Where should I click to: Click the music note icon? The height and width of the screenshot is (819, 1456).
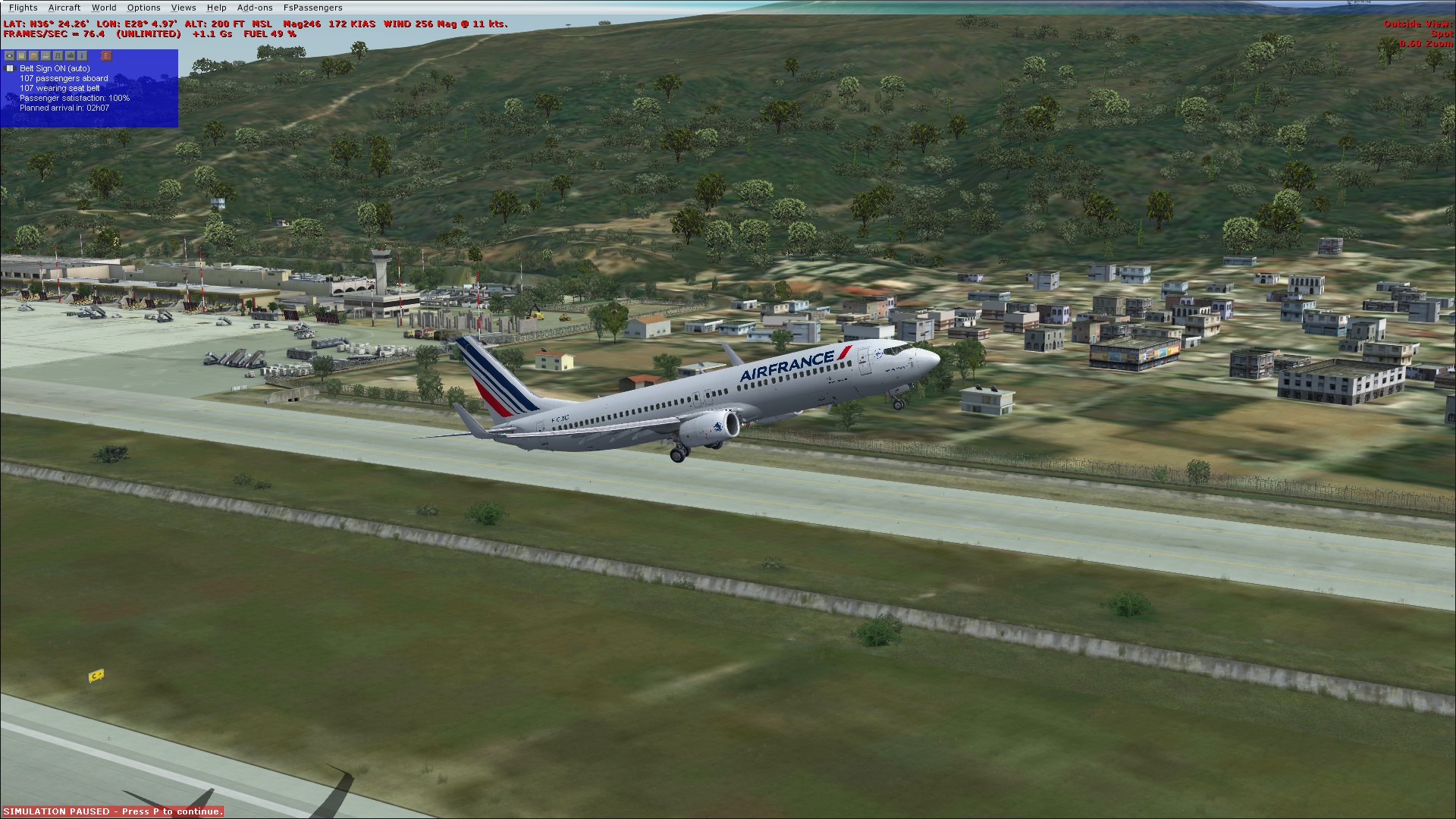(58, 55)
